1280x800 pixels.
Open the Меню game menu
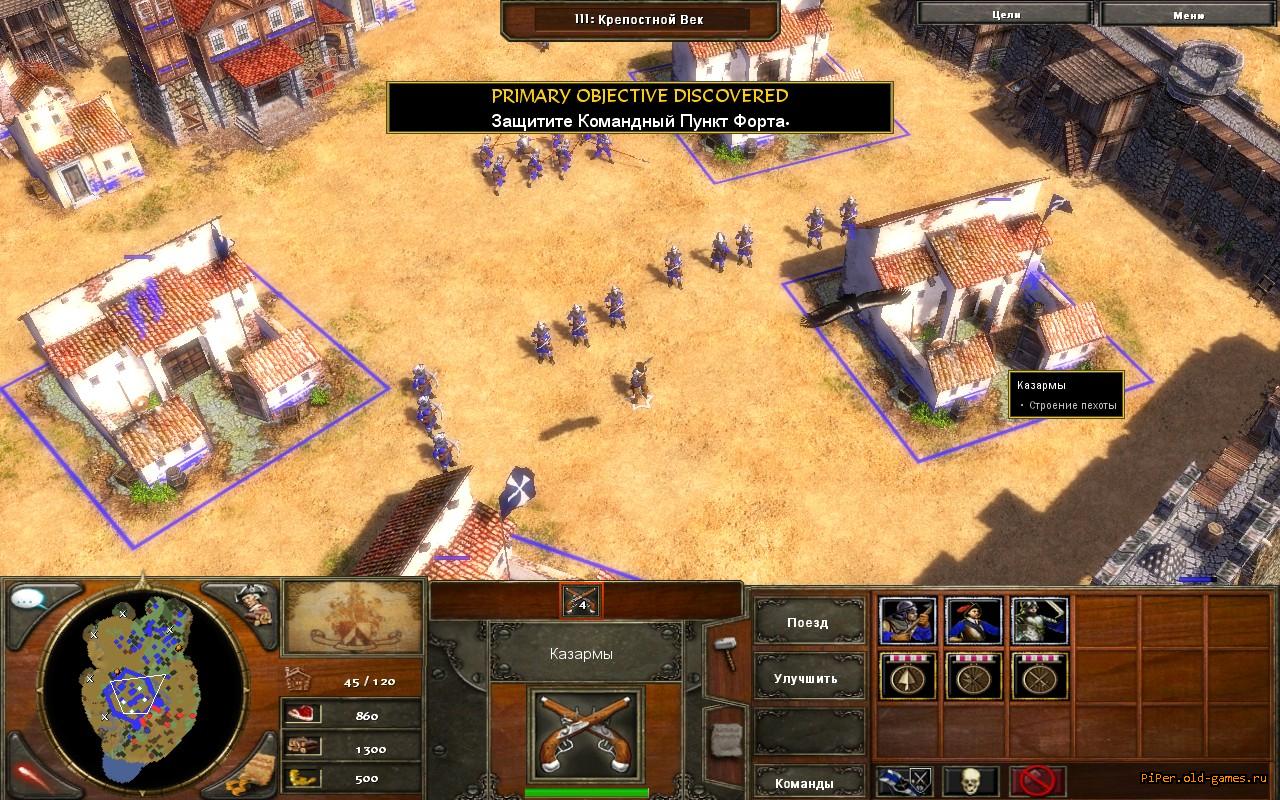[x=1188, y=14]
